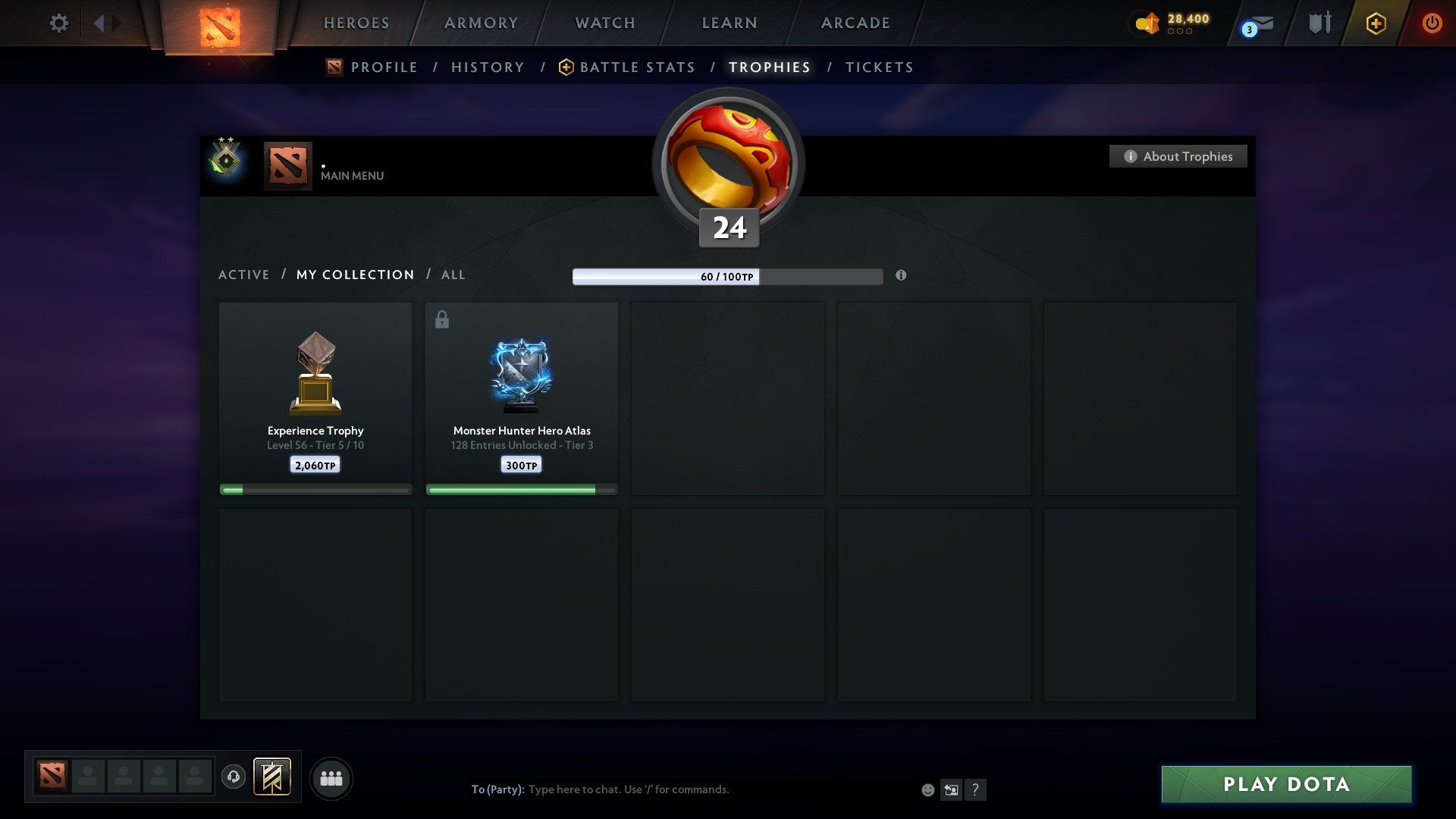Open the ARCADE menu
Screen dimensions: 1456x819
[854, 23]
